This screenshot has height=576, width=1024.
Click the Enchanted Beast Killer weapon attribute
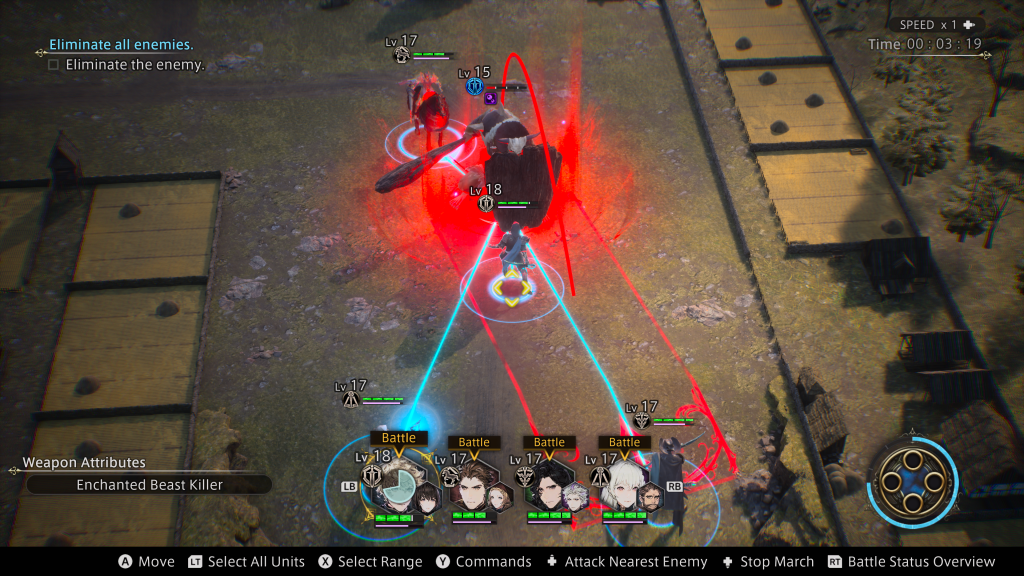pos(149,485)
